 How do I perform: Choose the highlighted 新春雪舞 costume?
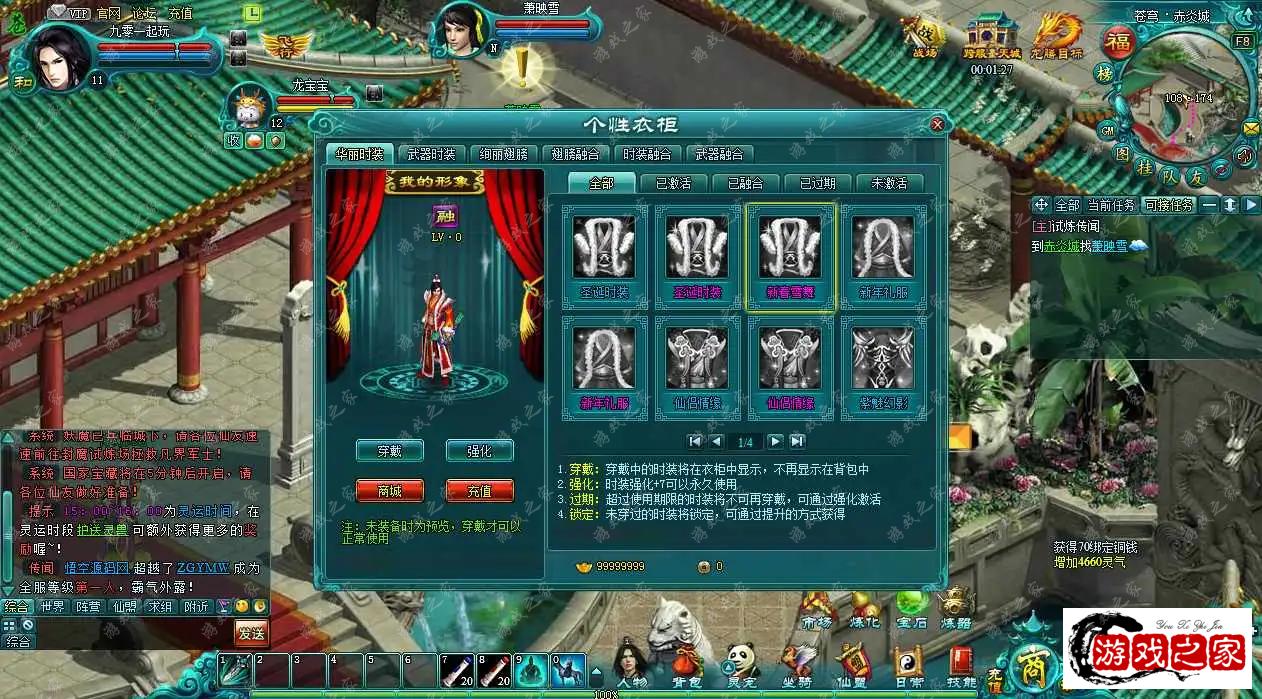pos(790,257)
